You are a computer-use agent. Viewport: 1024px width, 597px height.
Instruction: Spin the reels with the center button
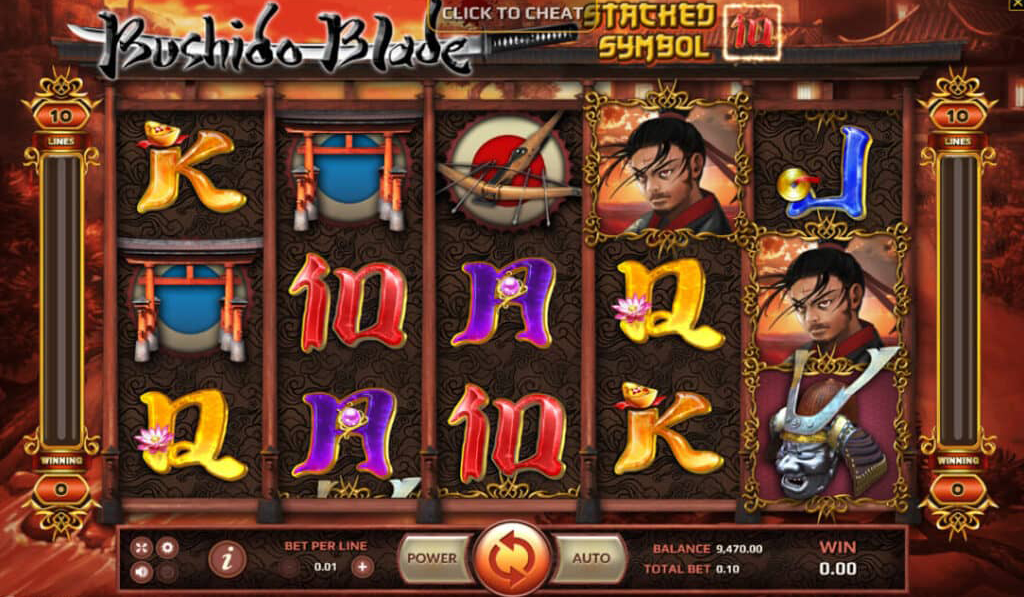pos(512,559)
